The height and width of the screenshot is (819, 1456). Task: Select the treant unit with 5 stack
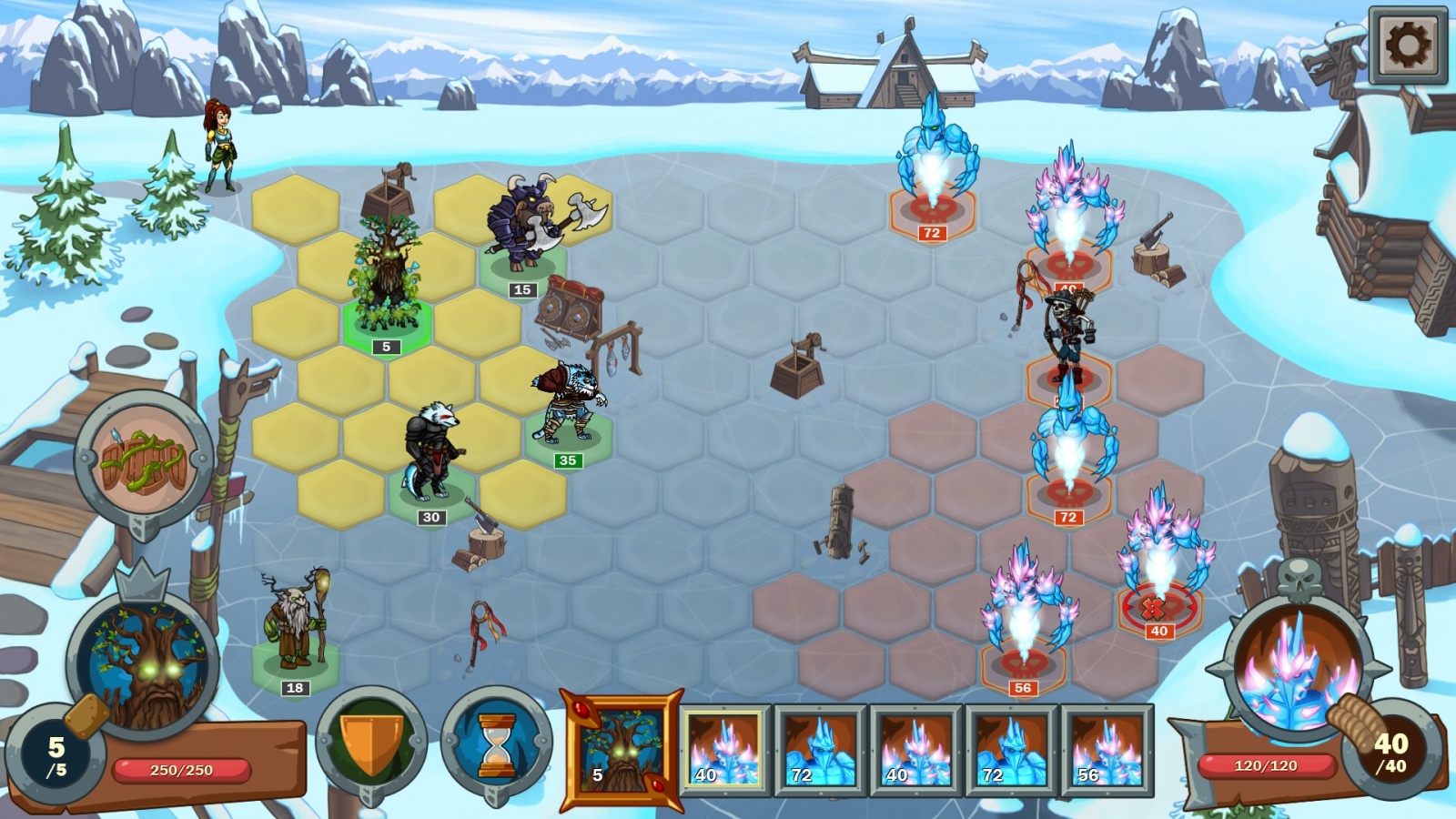pyautogui.click(x=387, y=278)
